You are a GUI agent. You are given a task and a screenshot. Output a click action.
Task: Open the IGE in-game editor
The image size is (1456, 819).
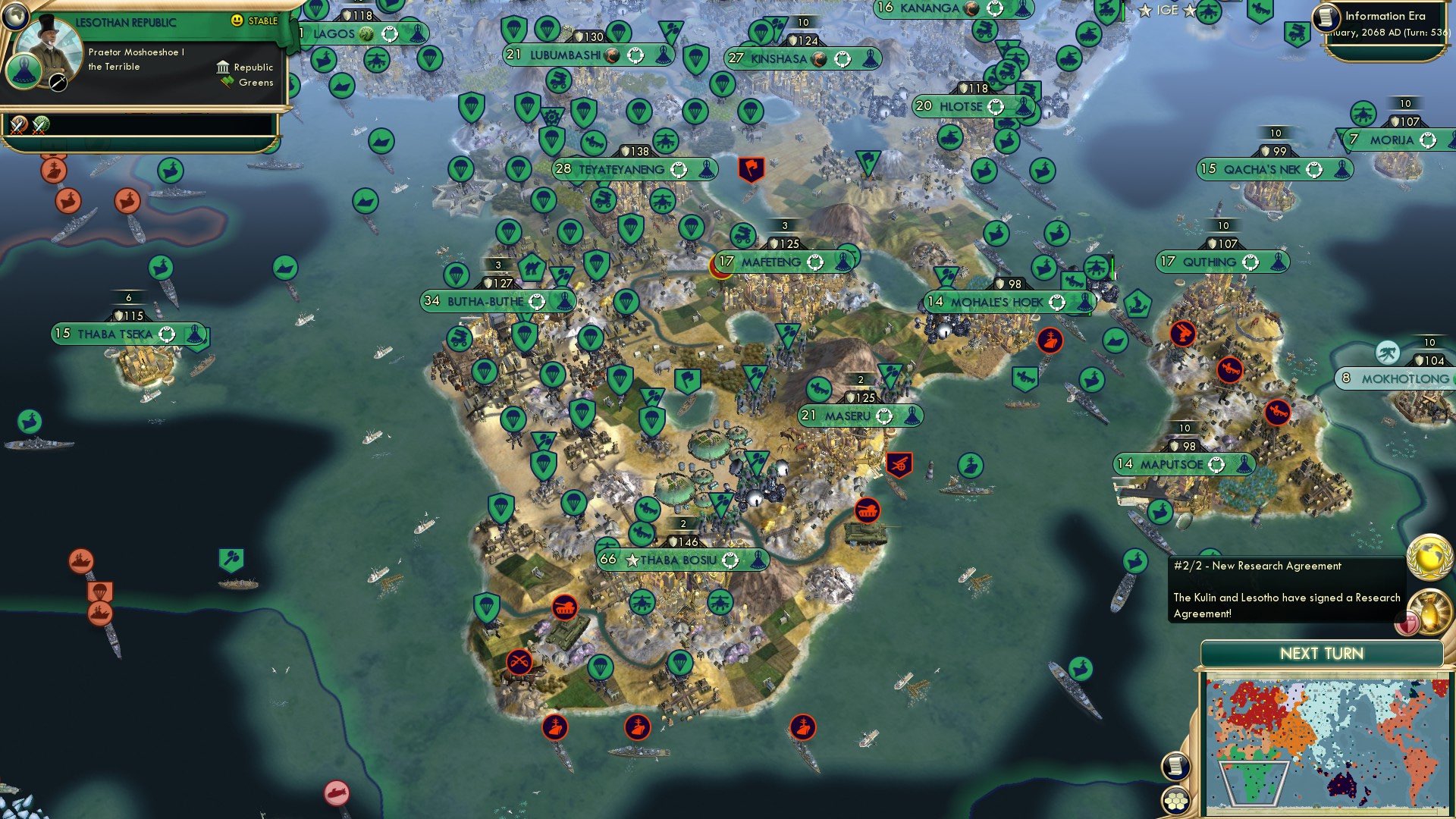click(x=1166, y=11)
